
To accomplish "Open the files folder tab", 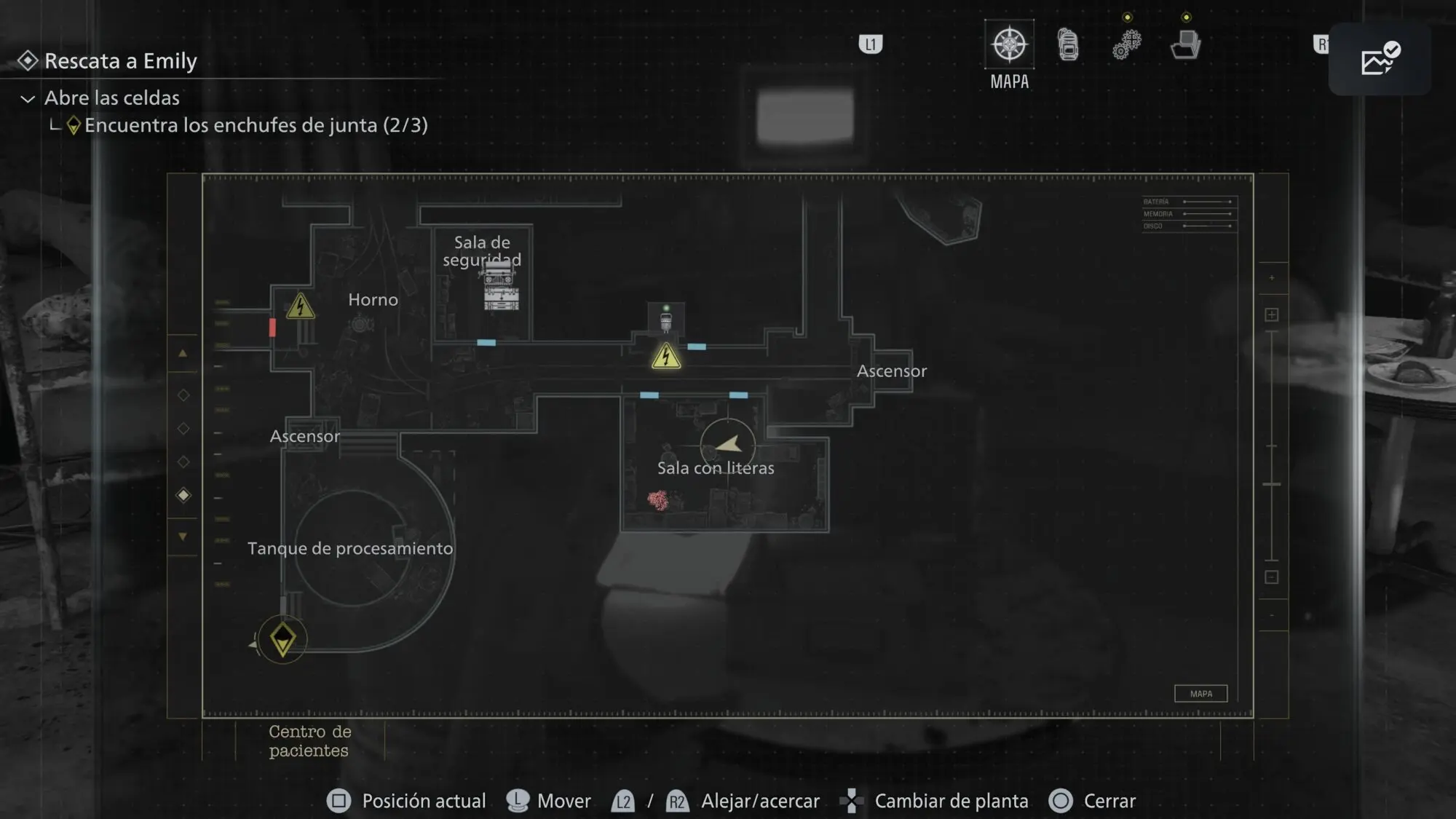I will pos(1185,44).
